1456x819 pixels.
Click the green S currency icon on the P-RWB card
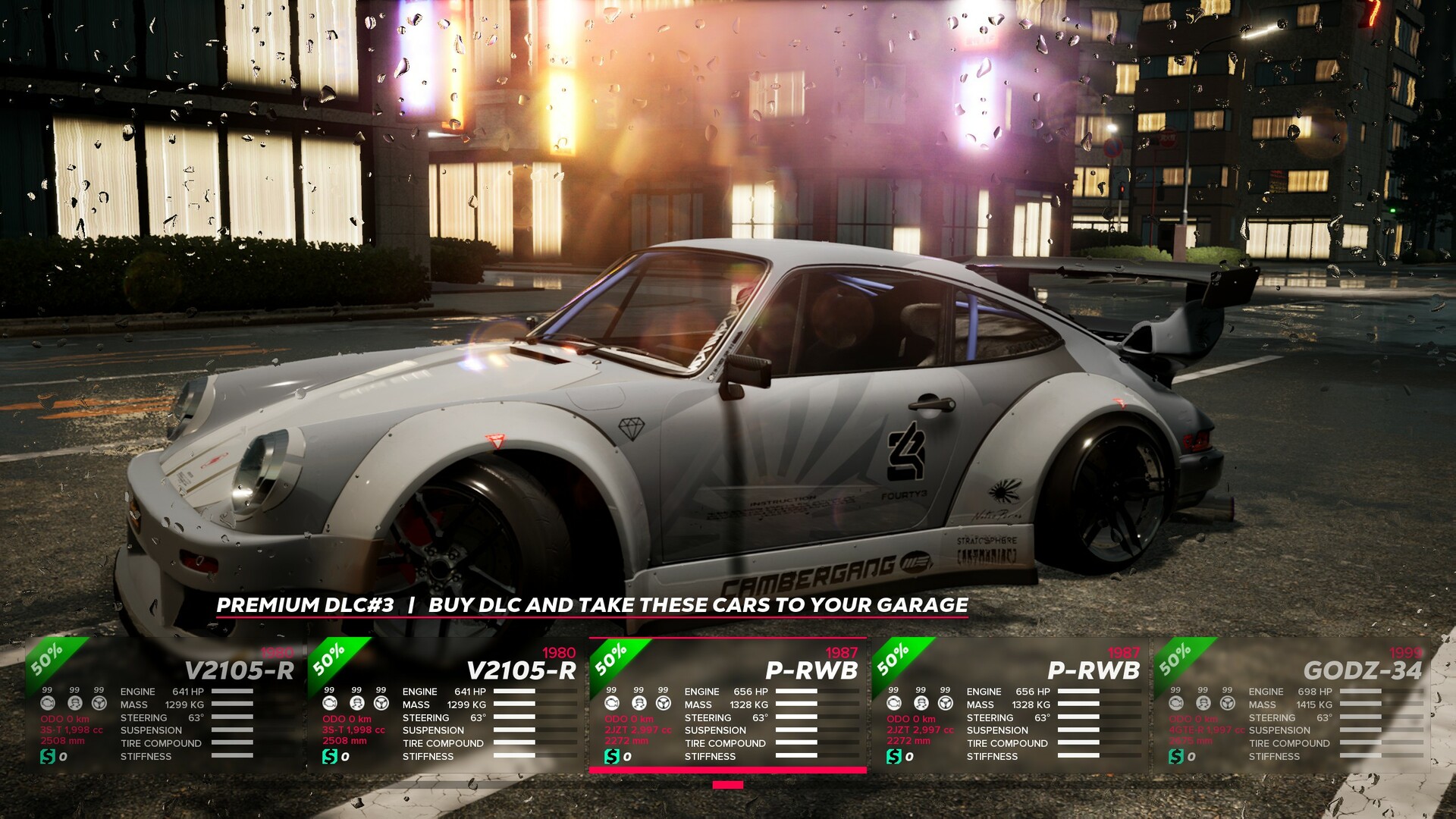(x=612, y=757)
